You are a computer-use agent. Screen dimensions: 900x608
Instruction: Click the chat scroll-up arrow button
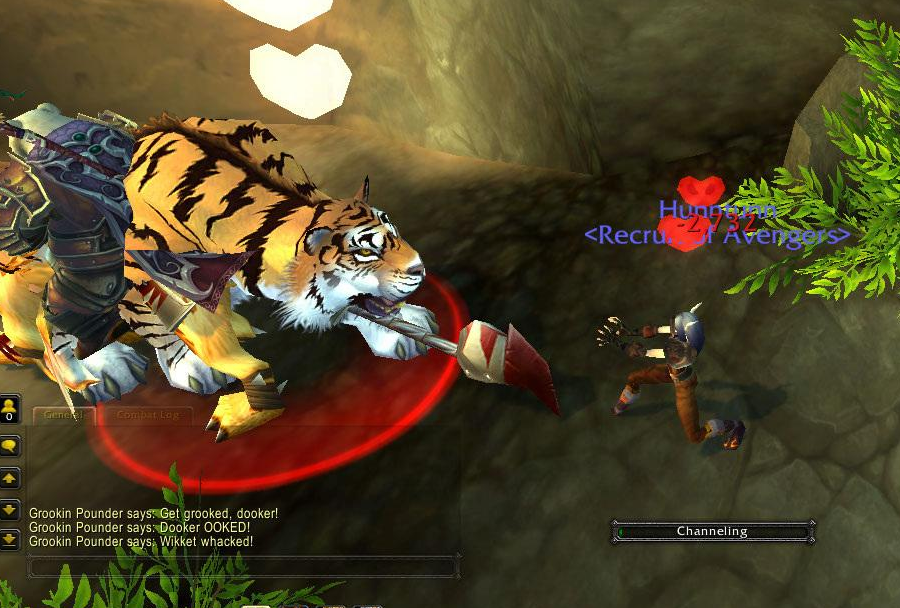(10, 478)
